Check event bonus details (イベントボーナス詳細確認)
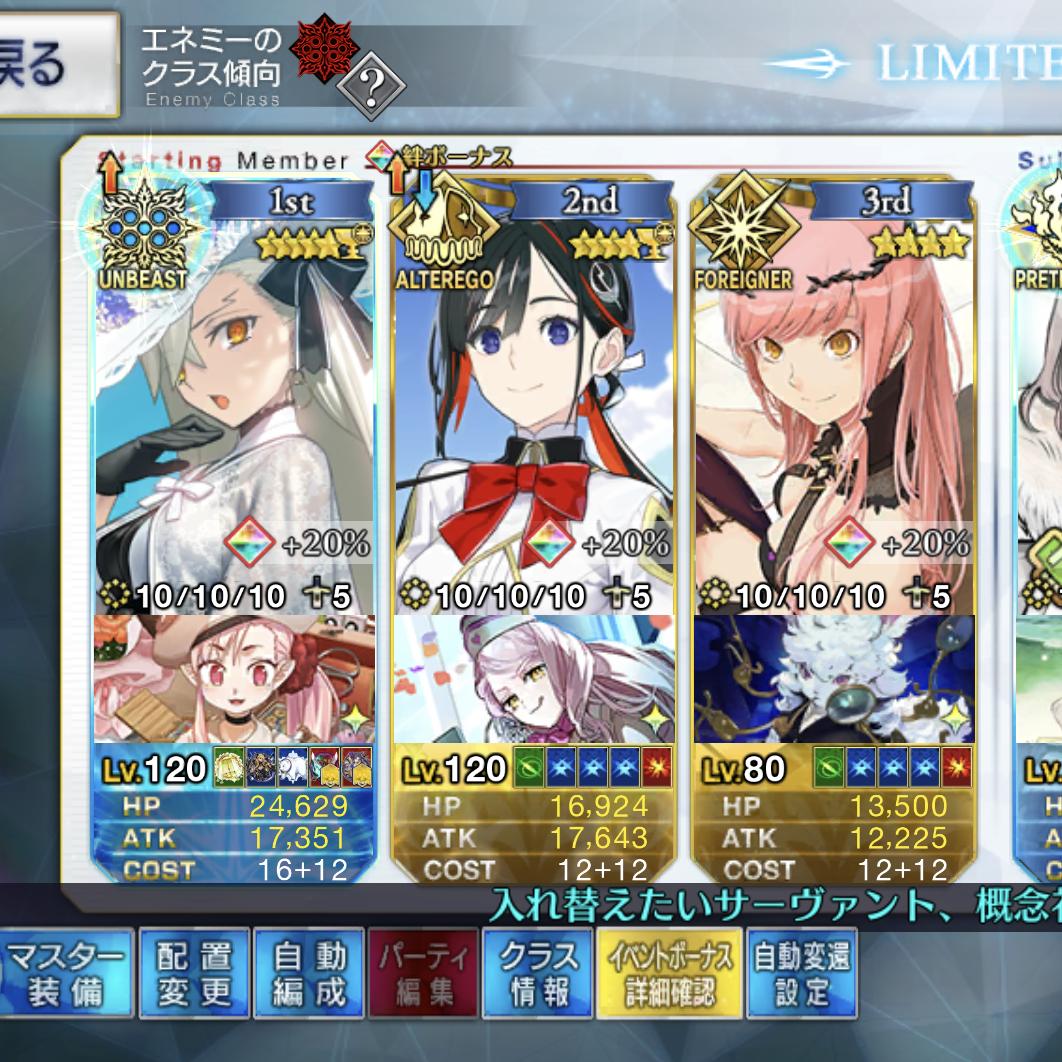1062x1062 pixels. (669, 973)
